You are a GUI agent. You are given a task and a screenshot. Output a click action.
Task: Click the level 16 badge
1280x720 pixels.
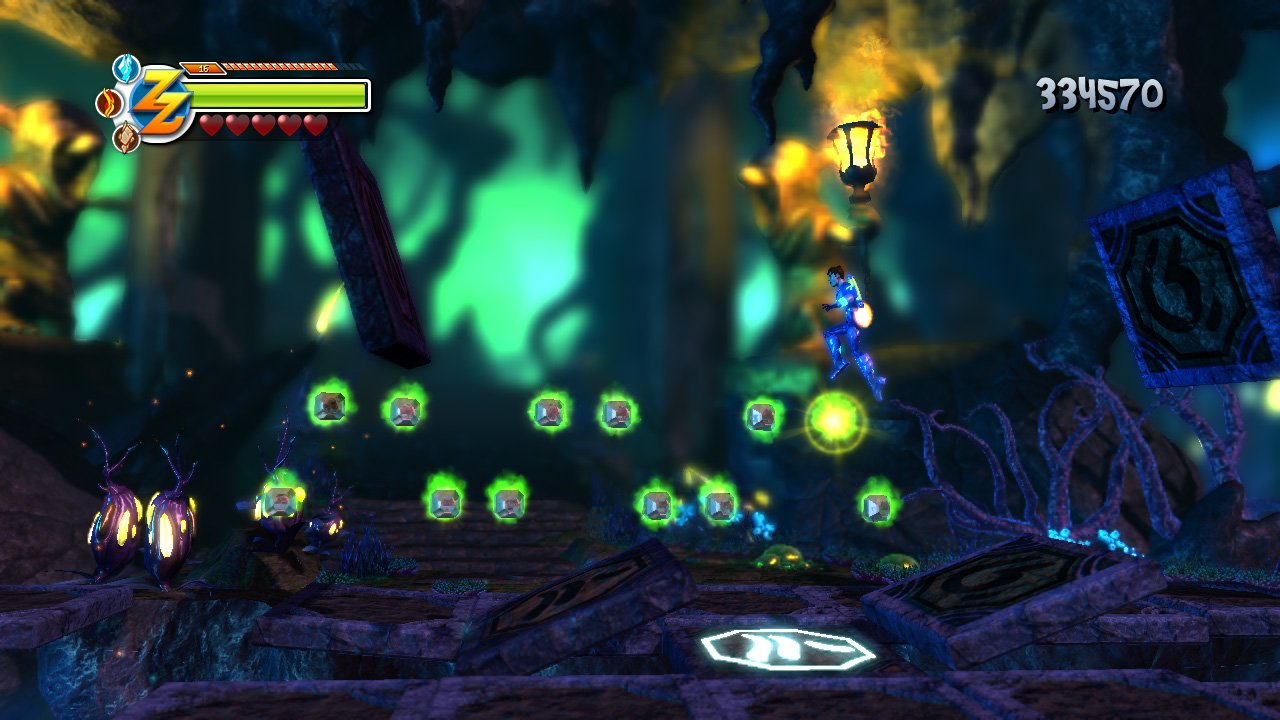pos(203,68)
